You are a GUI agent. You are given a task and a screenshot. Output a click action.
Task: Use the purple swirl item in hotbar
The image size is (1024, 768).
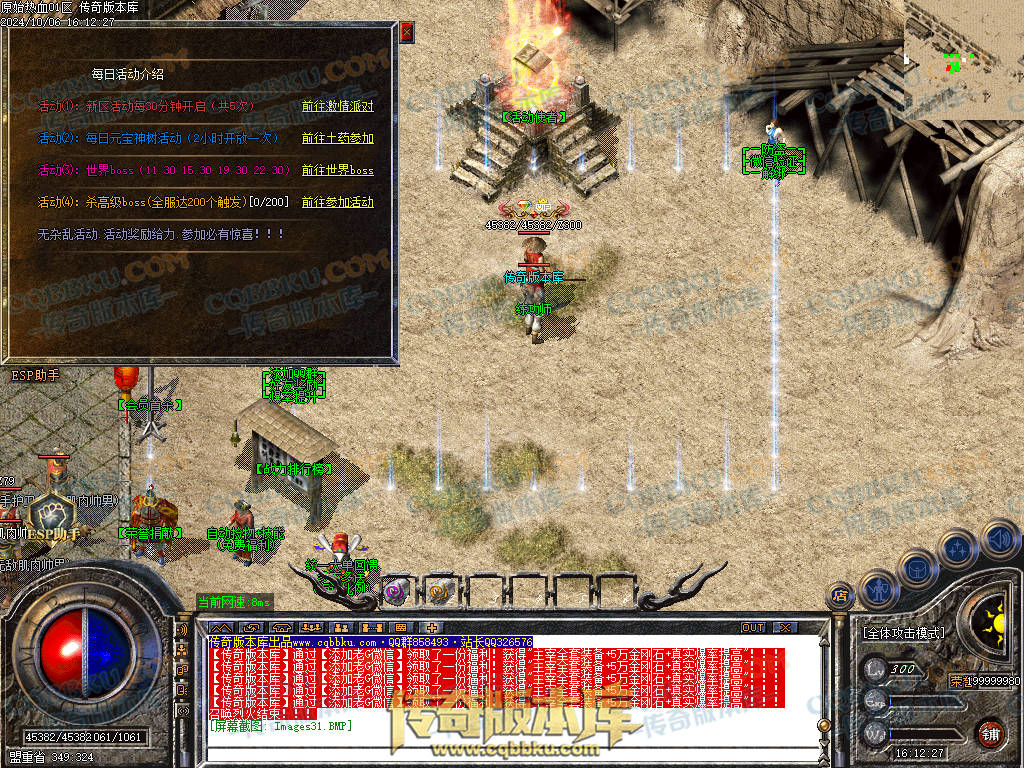click(396, 591)
